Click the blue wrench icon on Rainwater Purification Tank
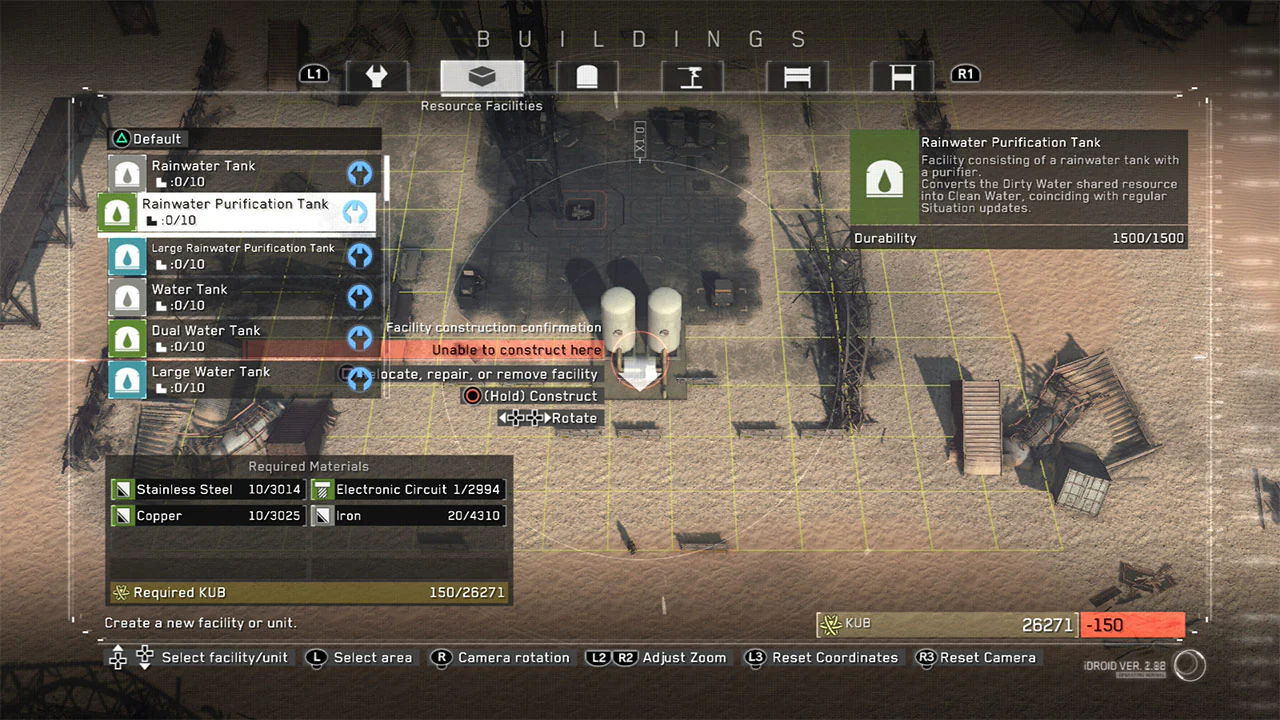Screen dimensions: 1280x720 (x=357, y=212)
